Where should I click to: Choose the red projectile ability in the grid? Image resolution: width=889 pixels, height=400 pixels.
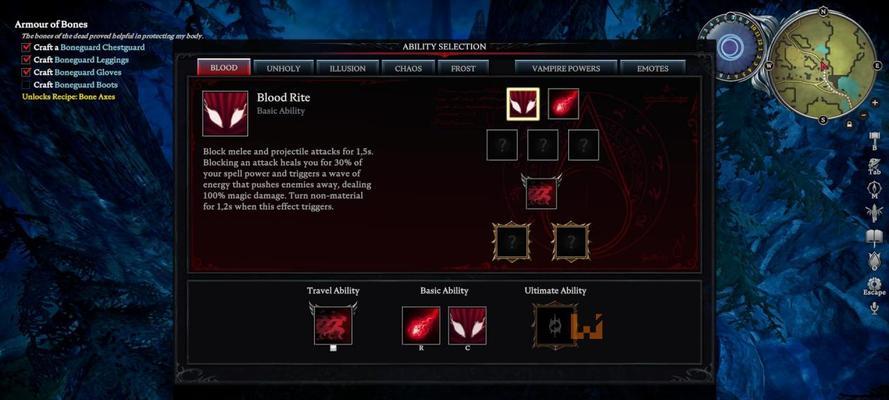[563, 104]
